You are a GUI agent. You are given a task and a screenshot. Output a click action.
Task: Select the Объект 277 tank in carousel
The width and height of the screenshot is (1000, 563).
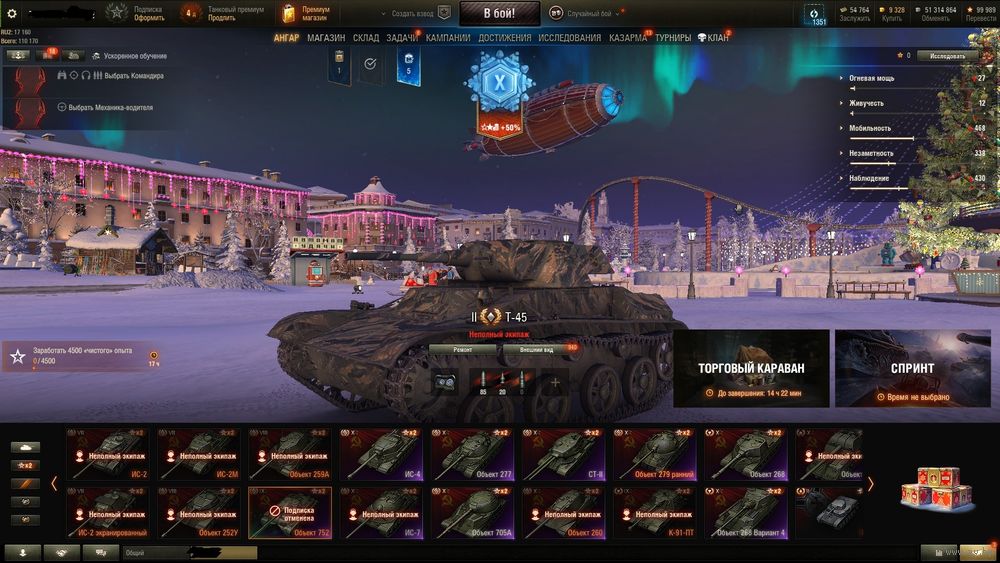pyautogui.click(x=476, y=454)
